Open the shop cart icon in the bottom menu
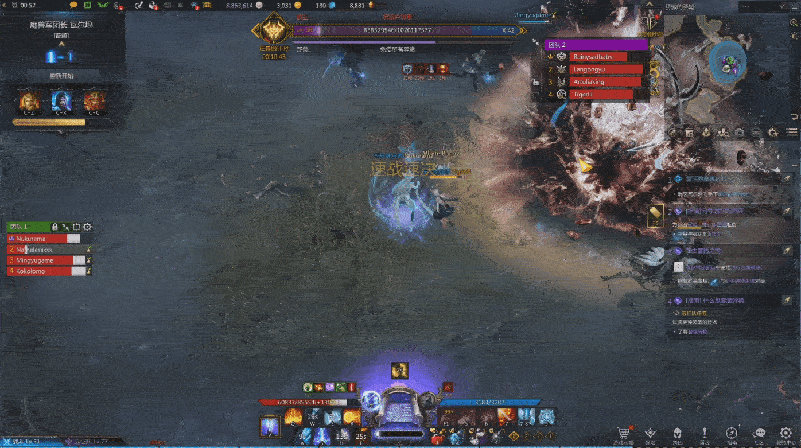Viewport: 801px width, 448px height. 624,433
